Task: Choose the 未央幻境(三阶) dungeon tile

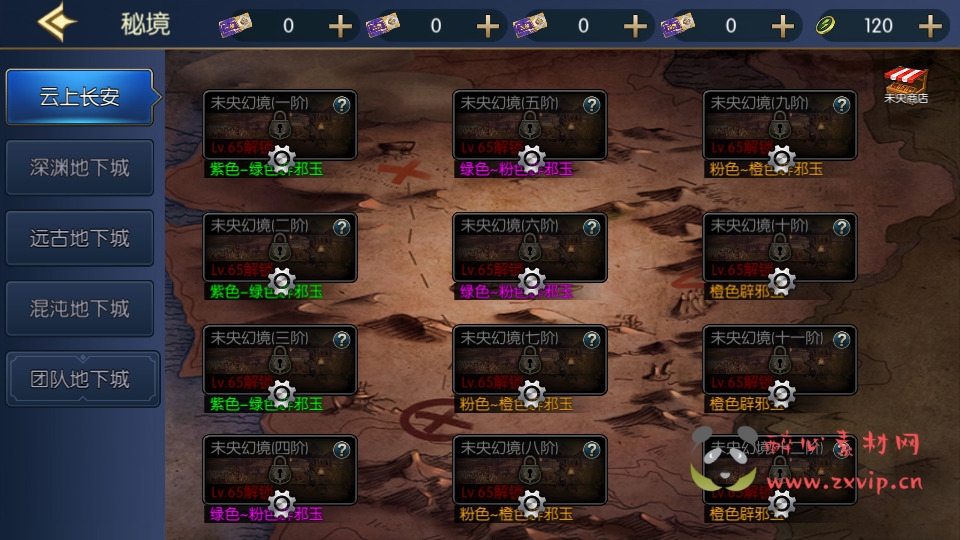Action: pyautogui.click(x=280, y=359)
